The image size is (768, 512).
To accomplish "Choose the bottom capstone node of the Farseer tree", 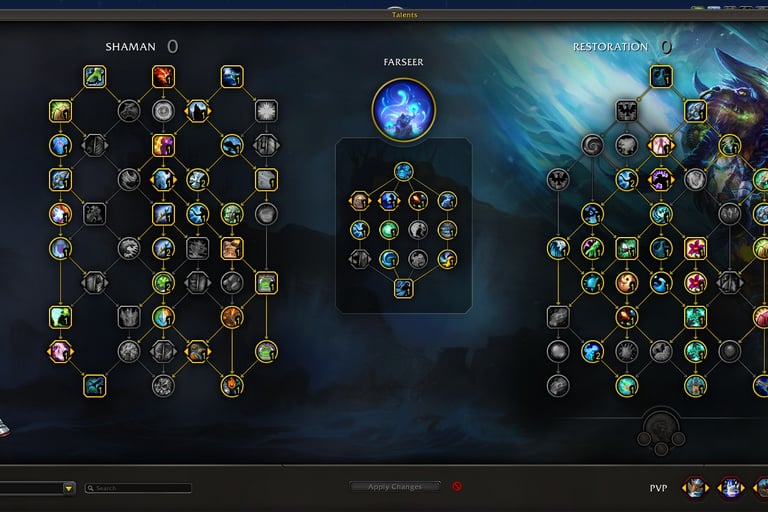I will tap(403, 288).
